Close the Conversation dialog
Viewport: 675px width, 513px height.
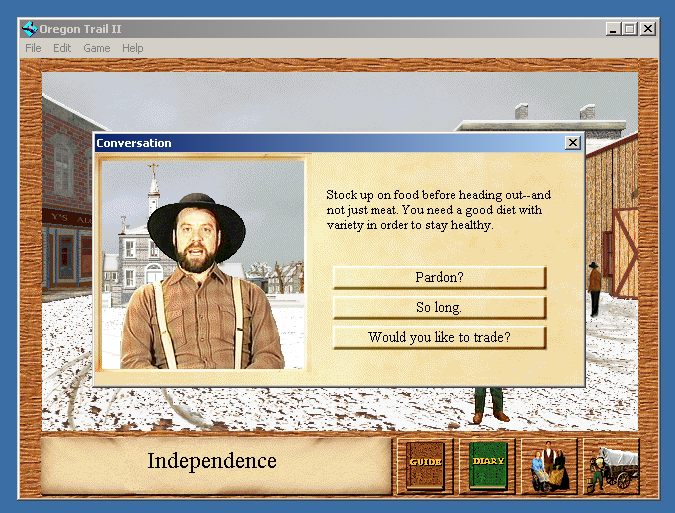tap(573, 143)
